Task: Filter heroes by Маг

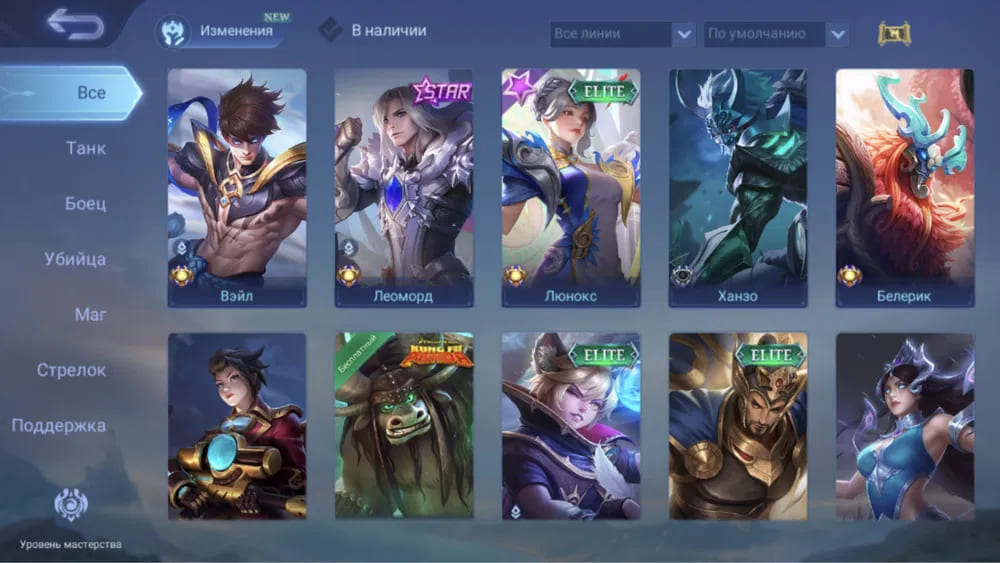Action: [x=90, y=315]
